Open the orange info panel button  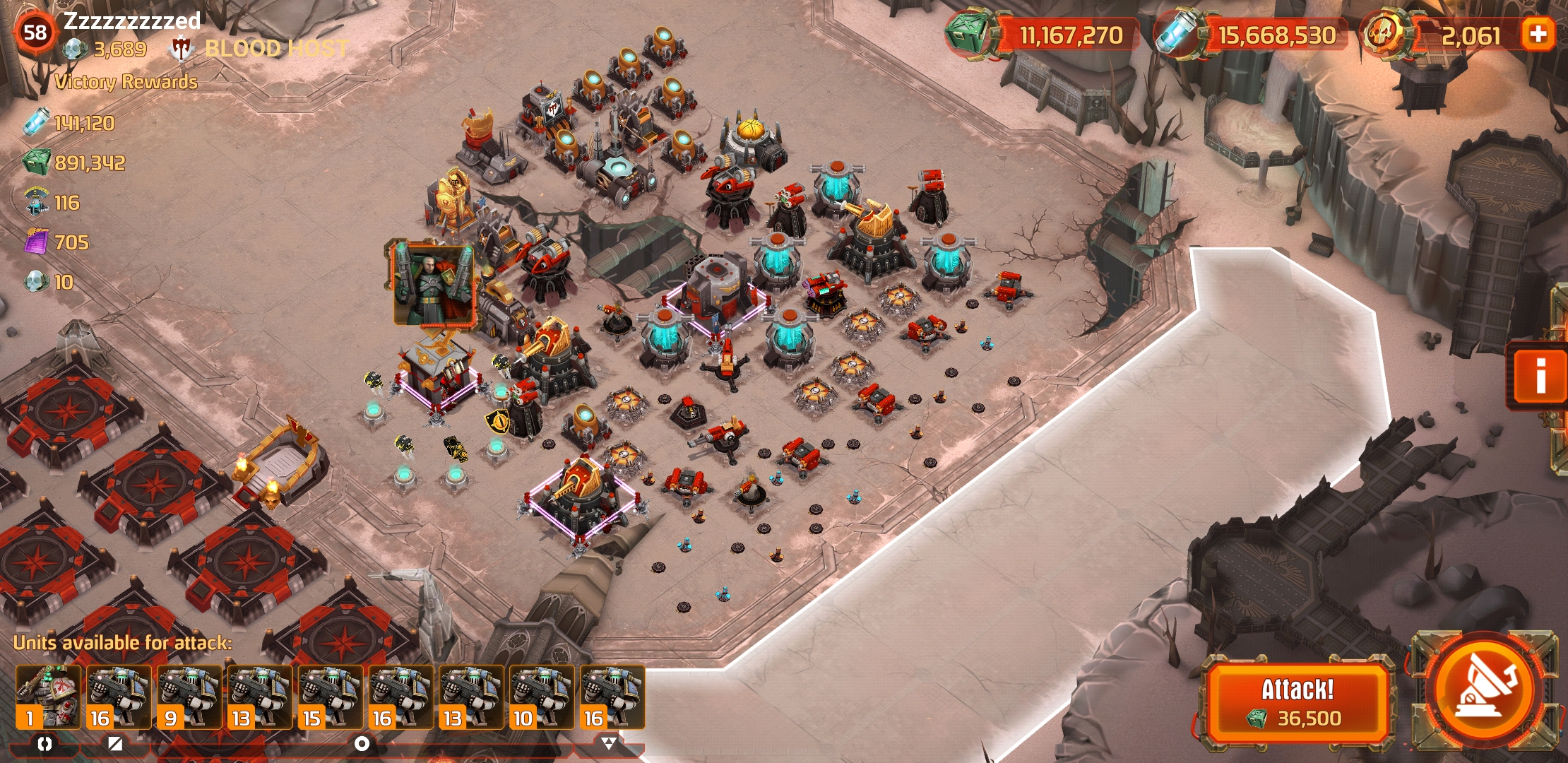pos(1540,374)
